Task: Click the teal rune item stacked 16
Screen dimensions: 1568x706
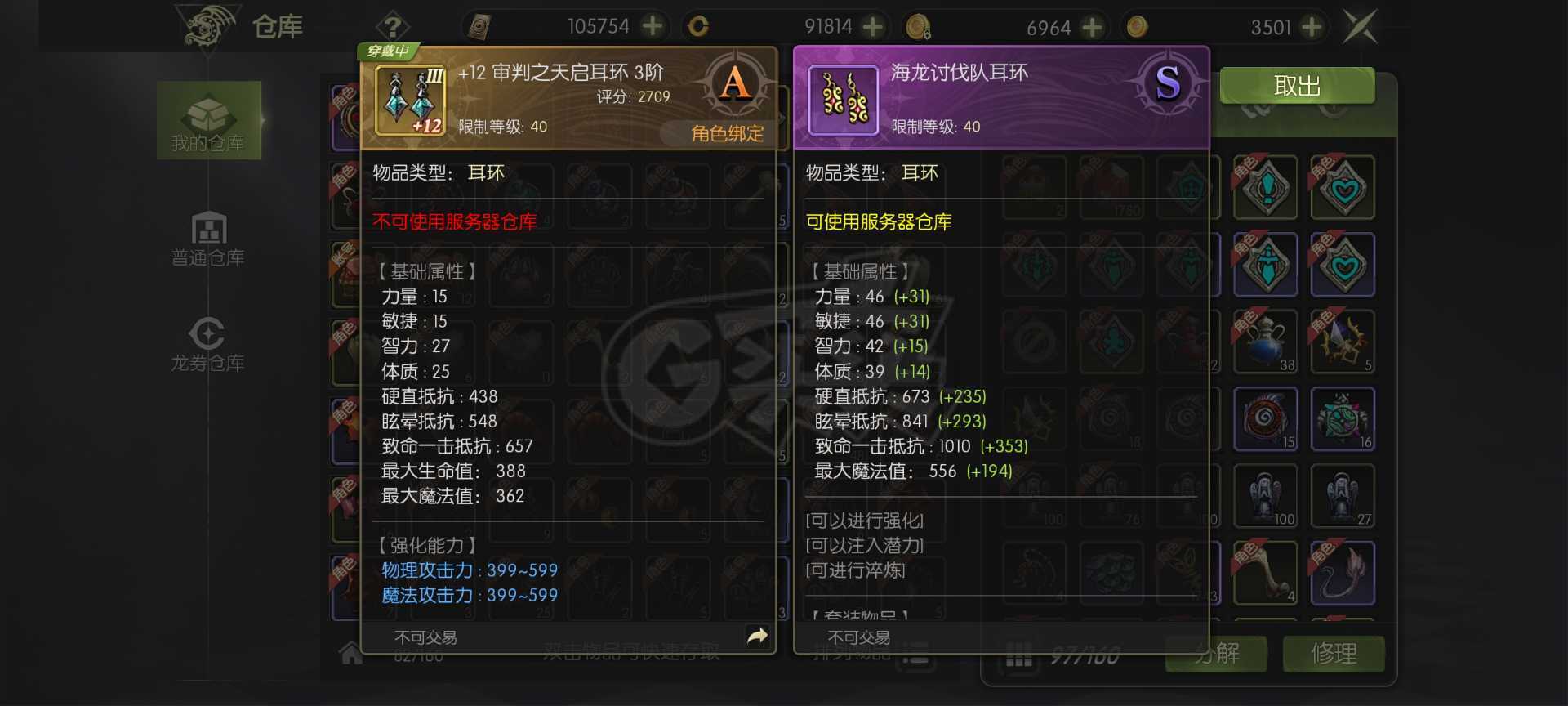Action: [x=1343, y=419]
